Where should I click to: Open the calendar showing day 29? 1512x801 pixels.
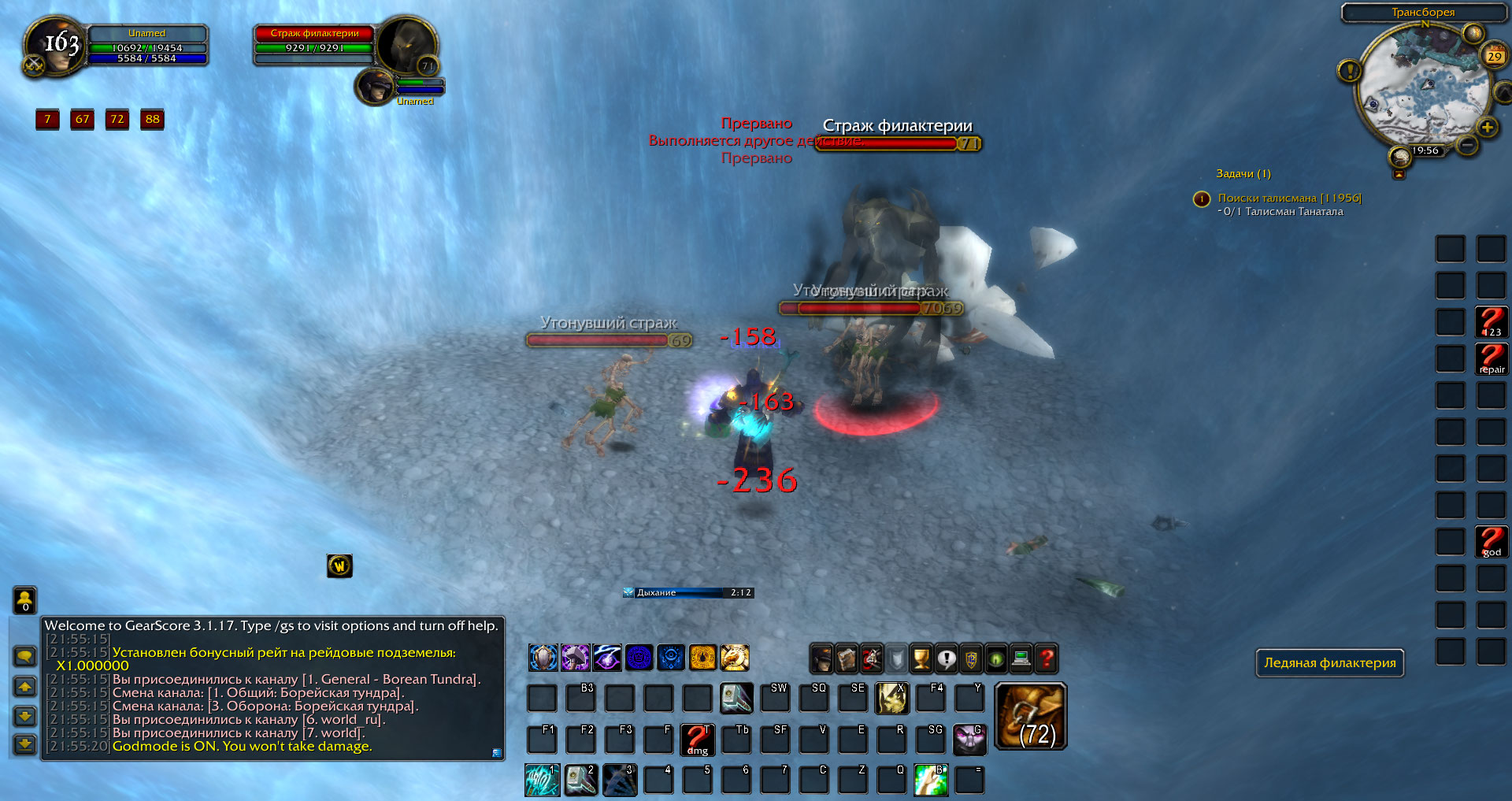pos(1494,57)
